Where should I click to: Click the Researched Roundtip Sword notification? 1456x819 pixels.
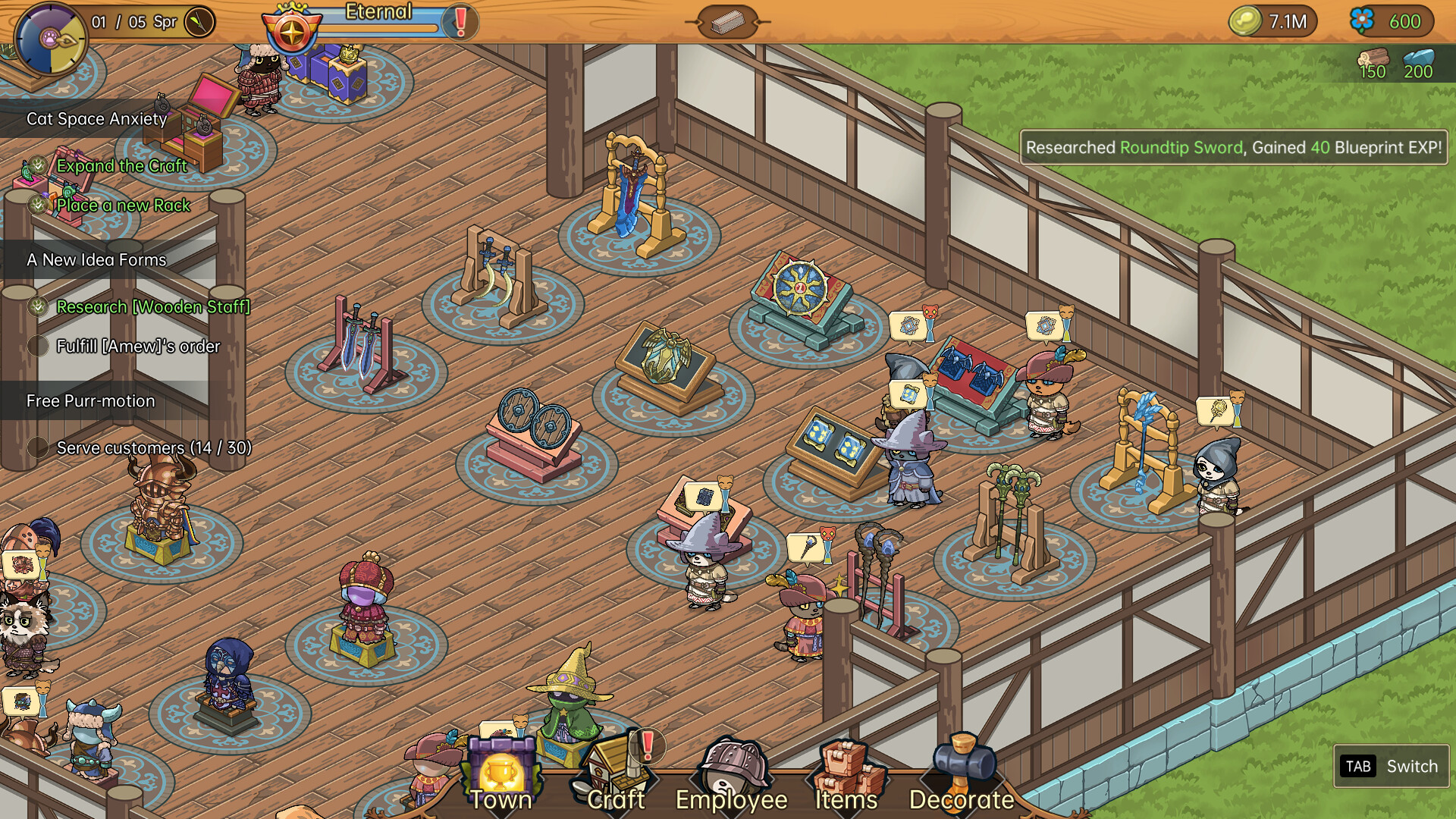coord(1233,148)
